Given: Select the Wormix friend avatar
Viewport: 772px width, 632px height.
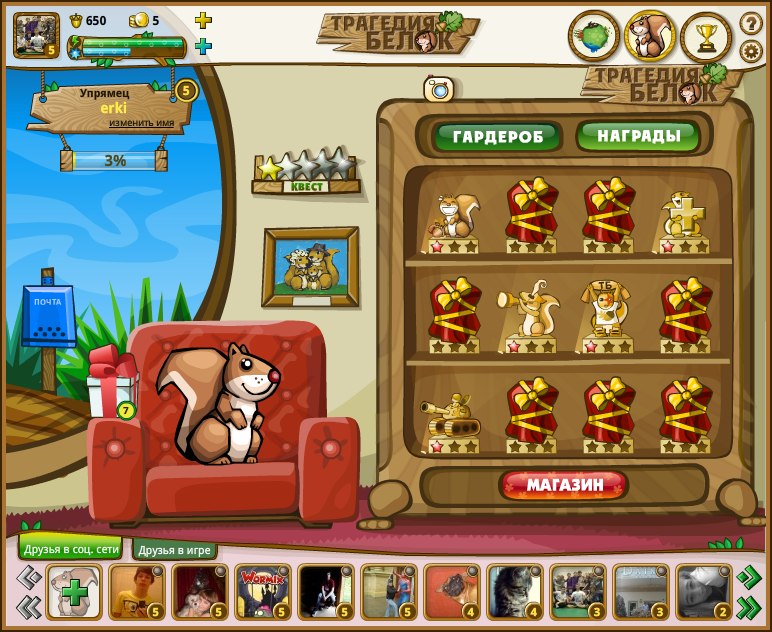Looking at the screenshot, I should click(263, 592).
